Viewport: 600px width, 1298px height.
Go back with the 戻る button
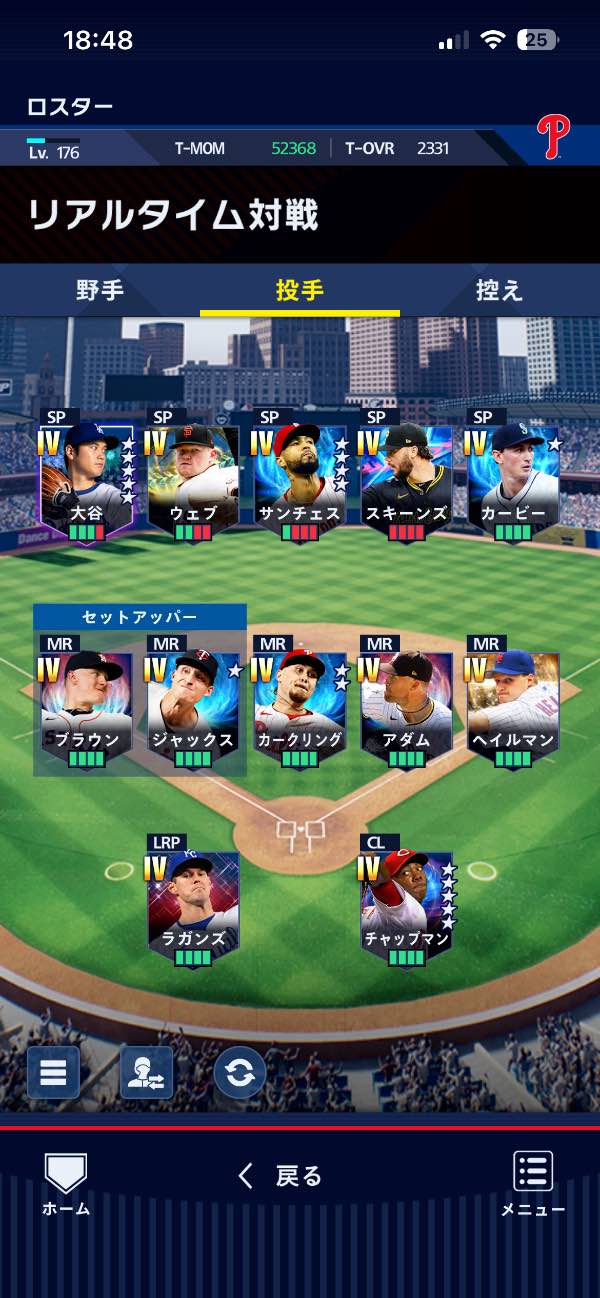281,1176
